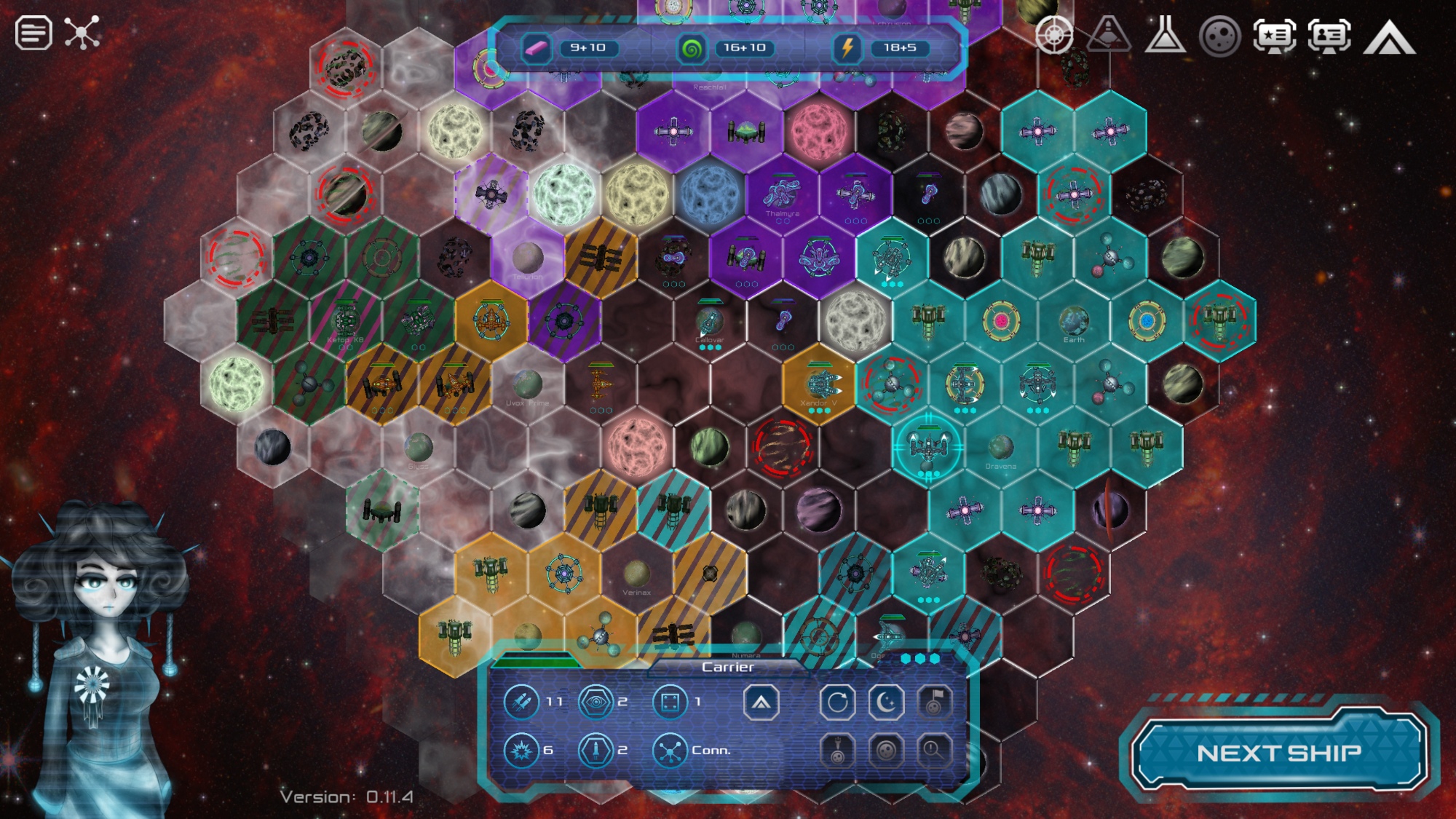Open the research flask icon
This screenshot has width=1456, height=819.
tap(1165, 35)
